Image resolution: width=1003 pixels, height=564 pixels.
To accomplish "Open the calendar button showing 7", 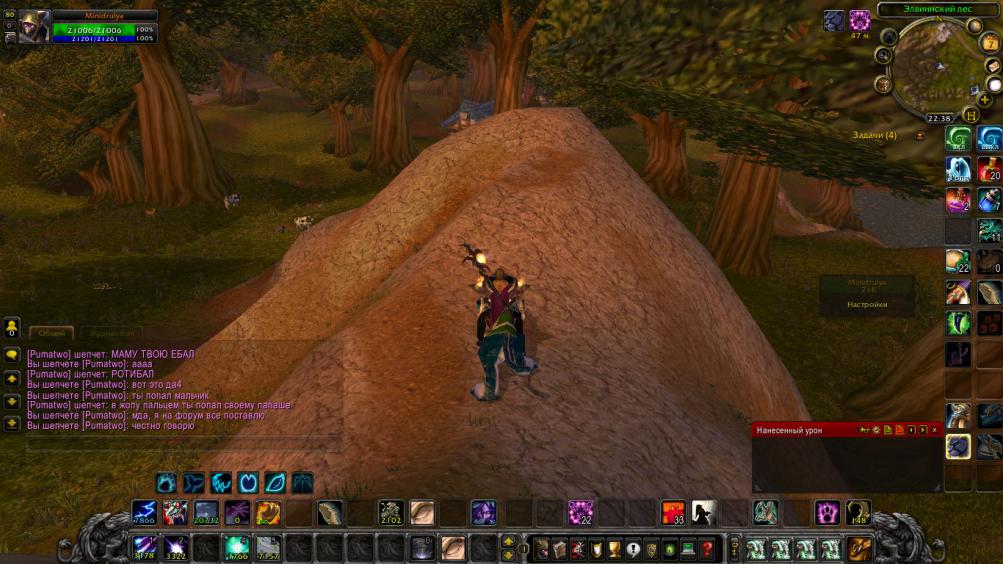I will point(990,43).
